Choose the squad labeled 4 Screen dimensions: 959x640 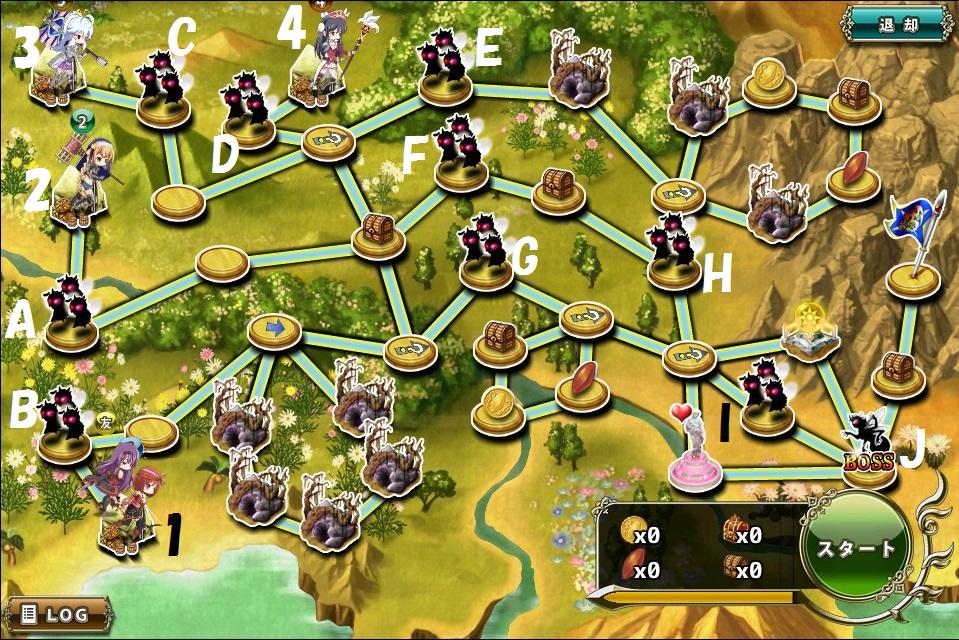tap(322, 60)
